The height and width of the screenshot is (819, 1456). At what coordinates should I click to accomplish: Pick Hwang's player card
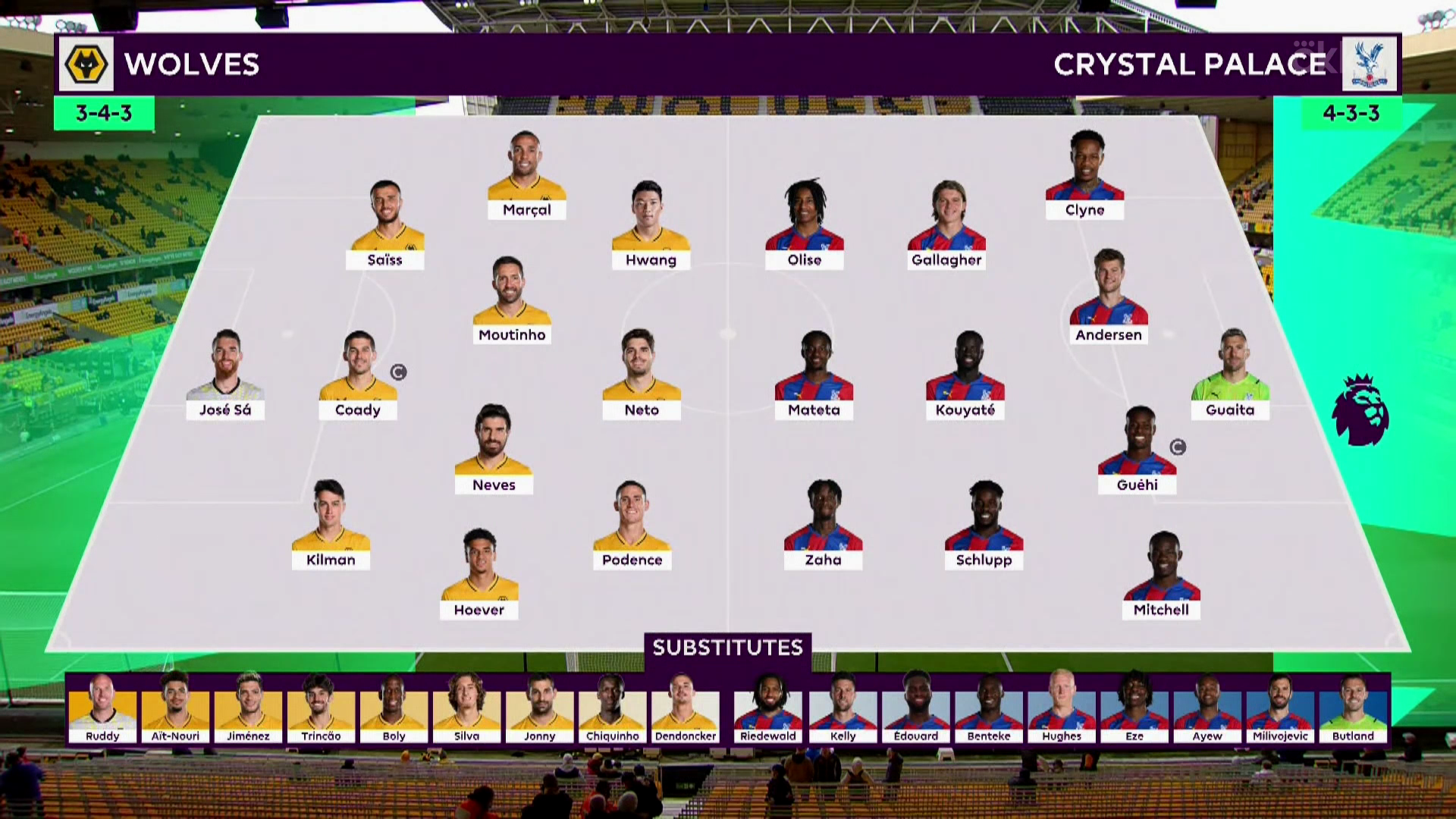651,226
